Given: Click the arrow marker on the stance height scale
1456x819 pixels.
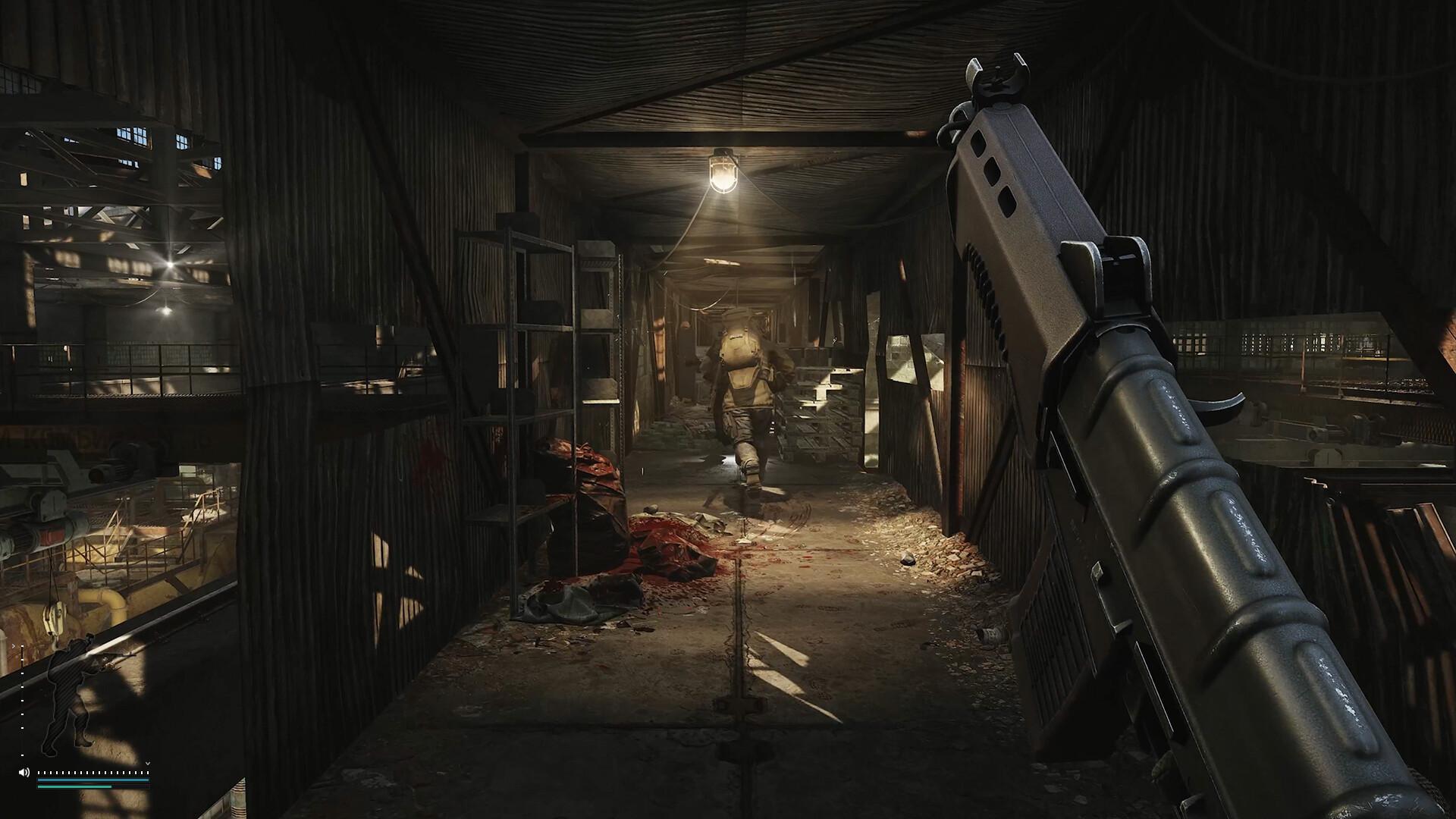Looking at the screenshot, I should [x=13, y=646].
